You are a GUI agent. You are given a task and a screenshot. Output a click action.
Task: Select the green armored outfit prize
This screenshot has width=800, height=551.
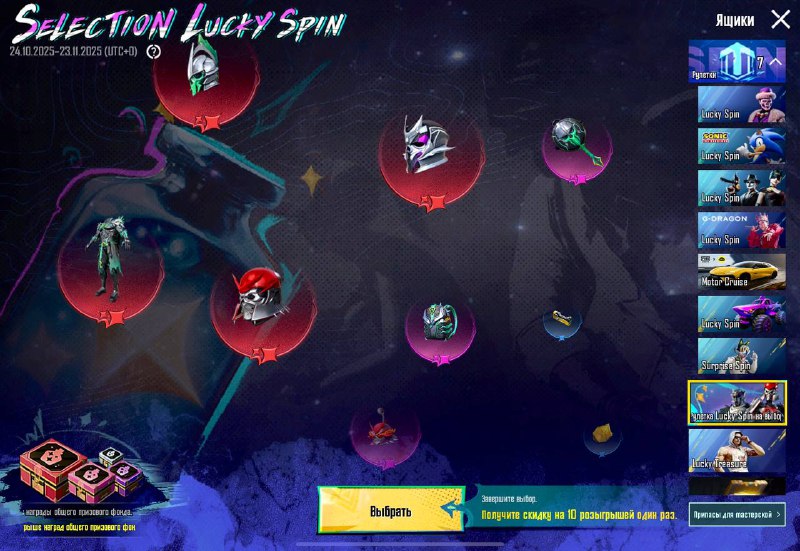coord(110,260)
